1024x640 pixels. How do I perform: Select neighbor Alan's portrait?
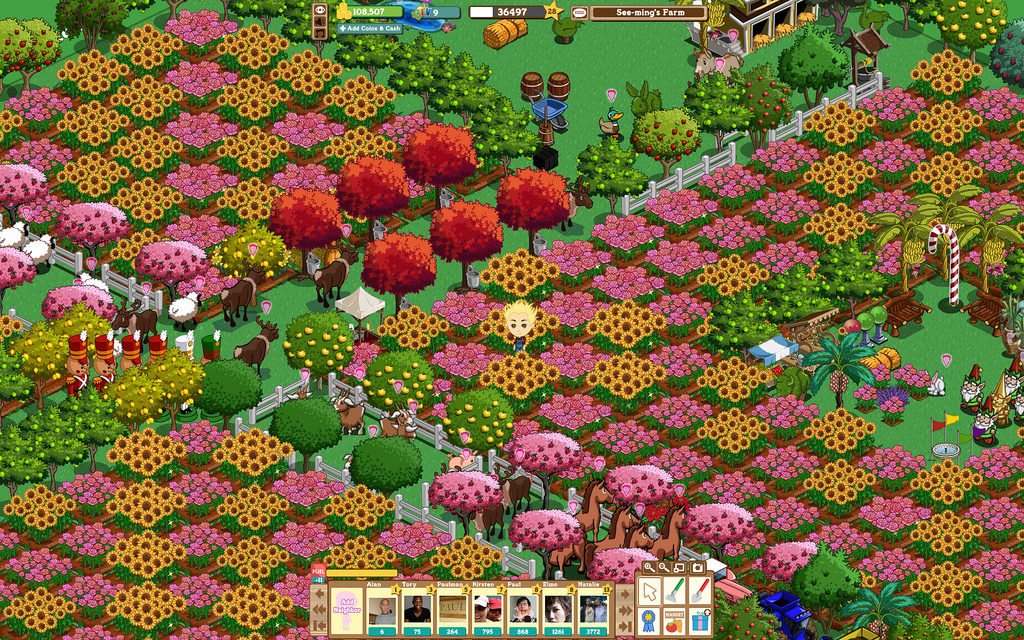click(x=382, y=609)
